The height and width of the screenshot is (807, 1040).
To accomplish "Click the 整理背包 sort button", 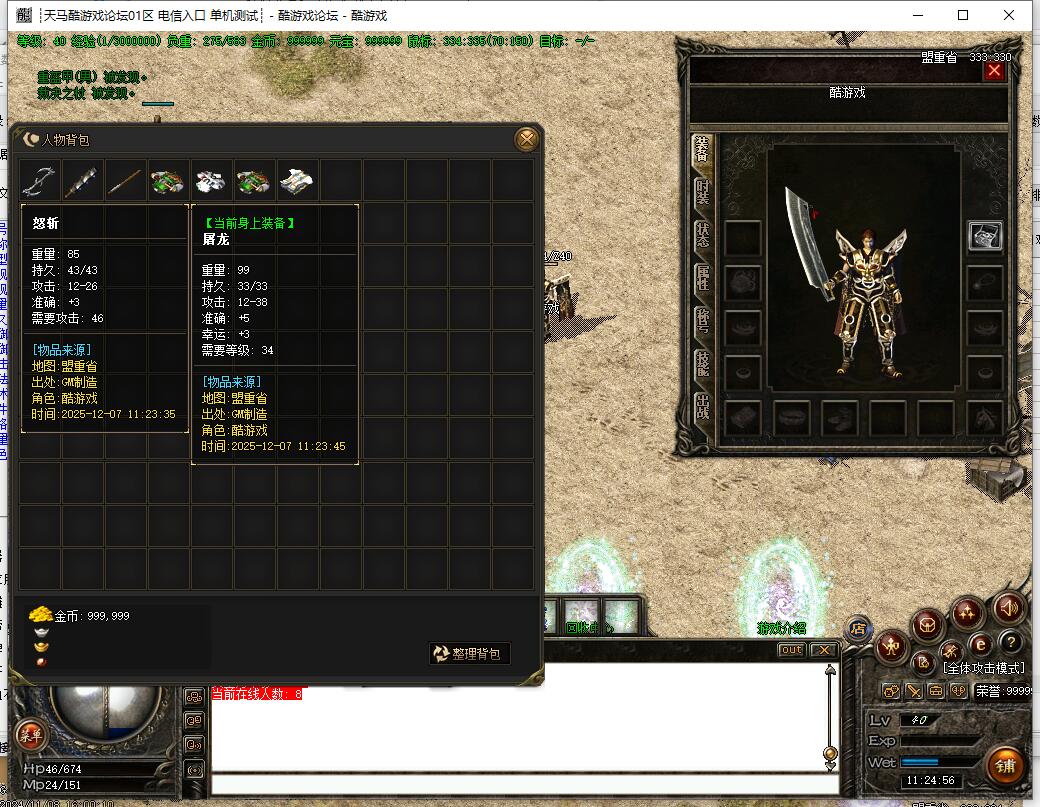I will pos(470,654).
